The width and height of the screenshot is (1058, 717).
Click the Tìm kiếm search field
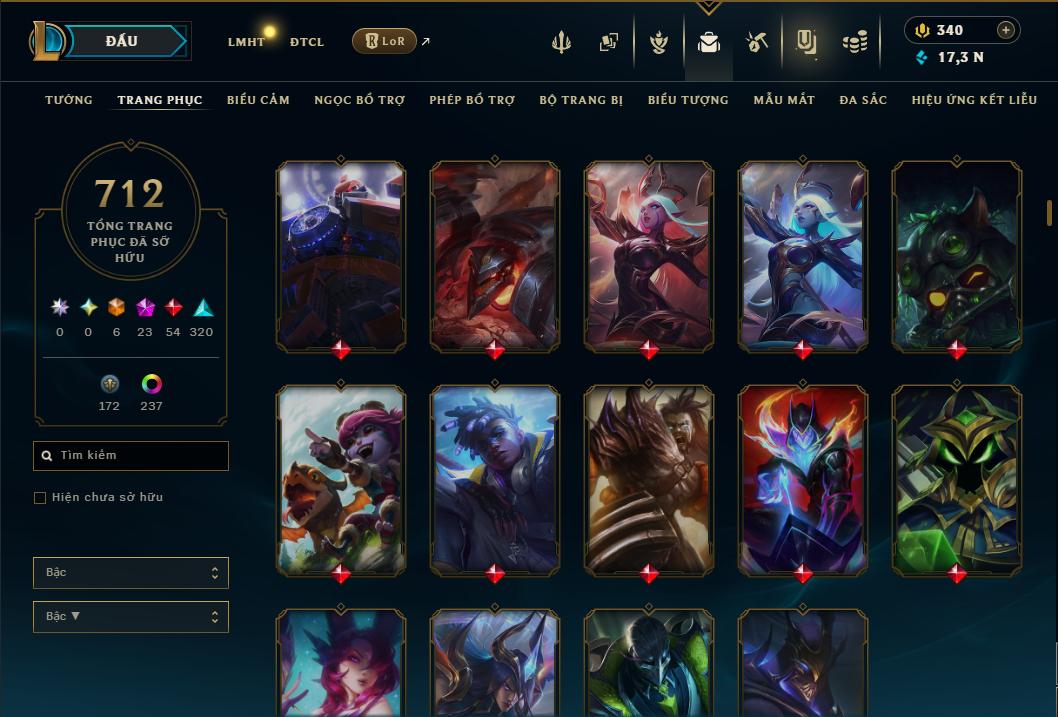point(131,456)
